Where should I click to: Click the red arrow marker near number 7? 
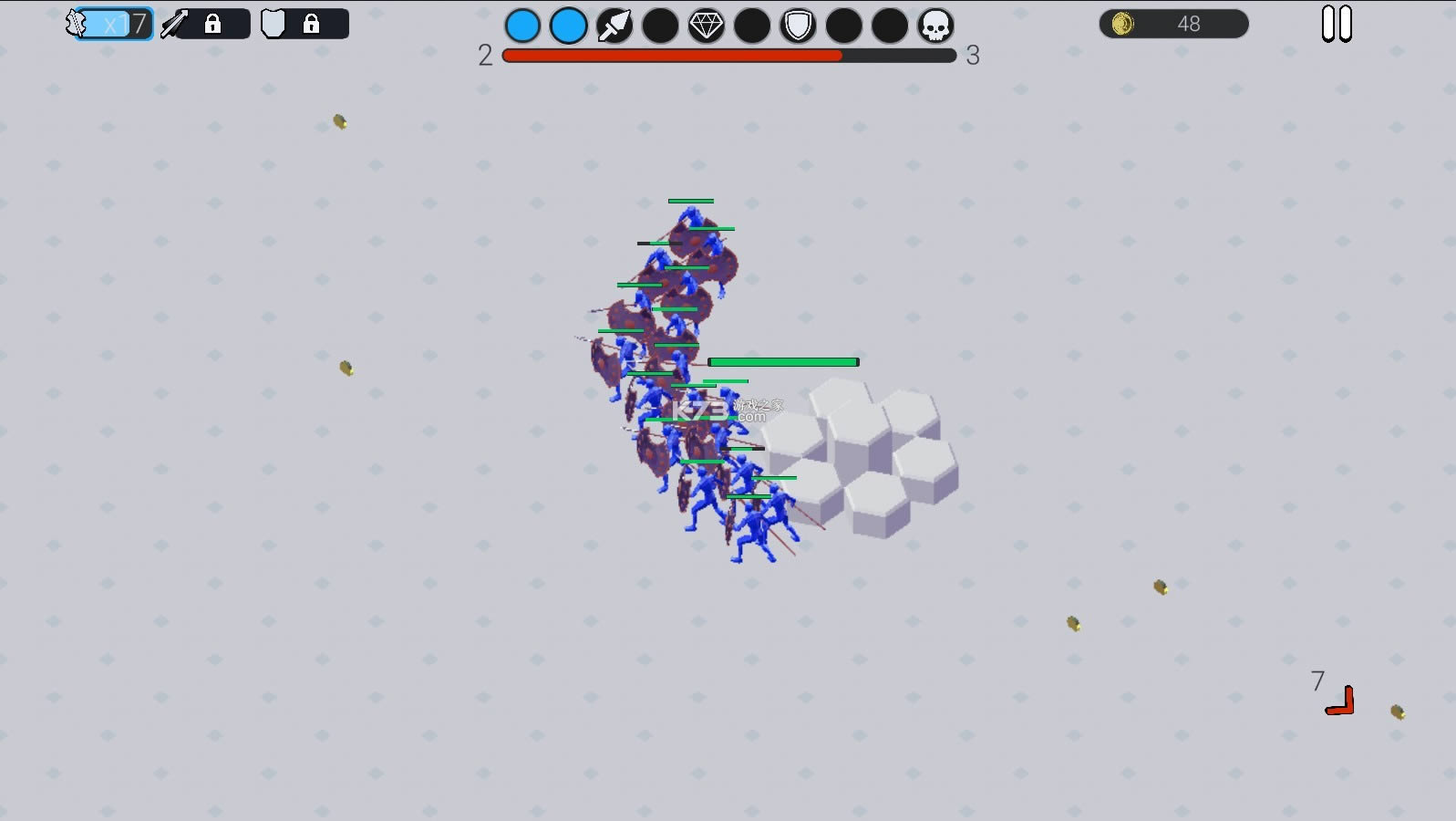tap(1340, 702)
